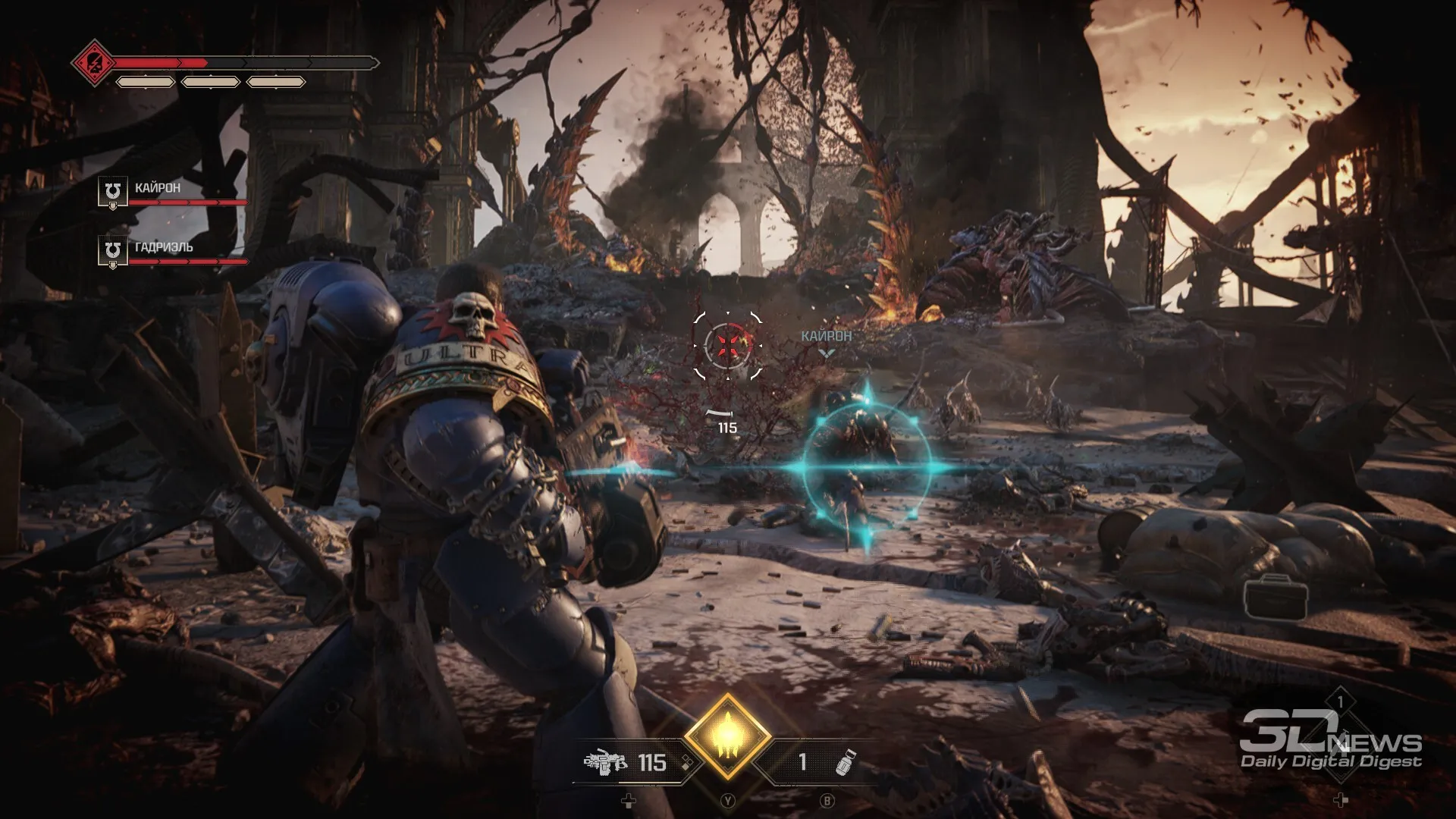Choose the grenade icon

[x=845, y=761]
